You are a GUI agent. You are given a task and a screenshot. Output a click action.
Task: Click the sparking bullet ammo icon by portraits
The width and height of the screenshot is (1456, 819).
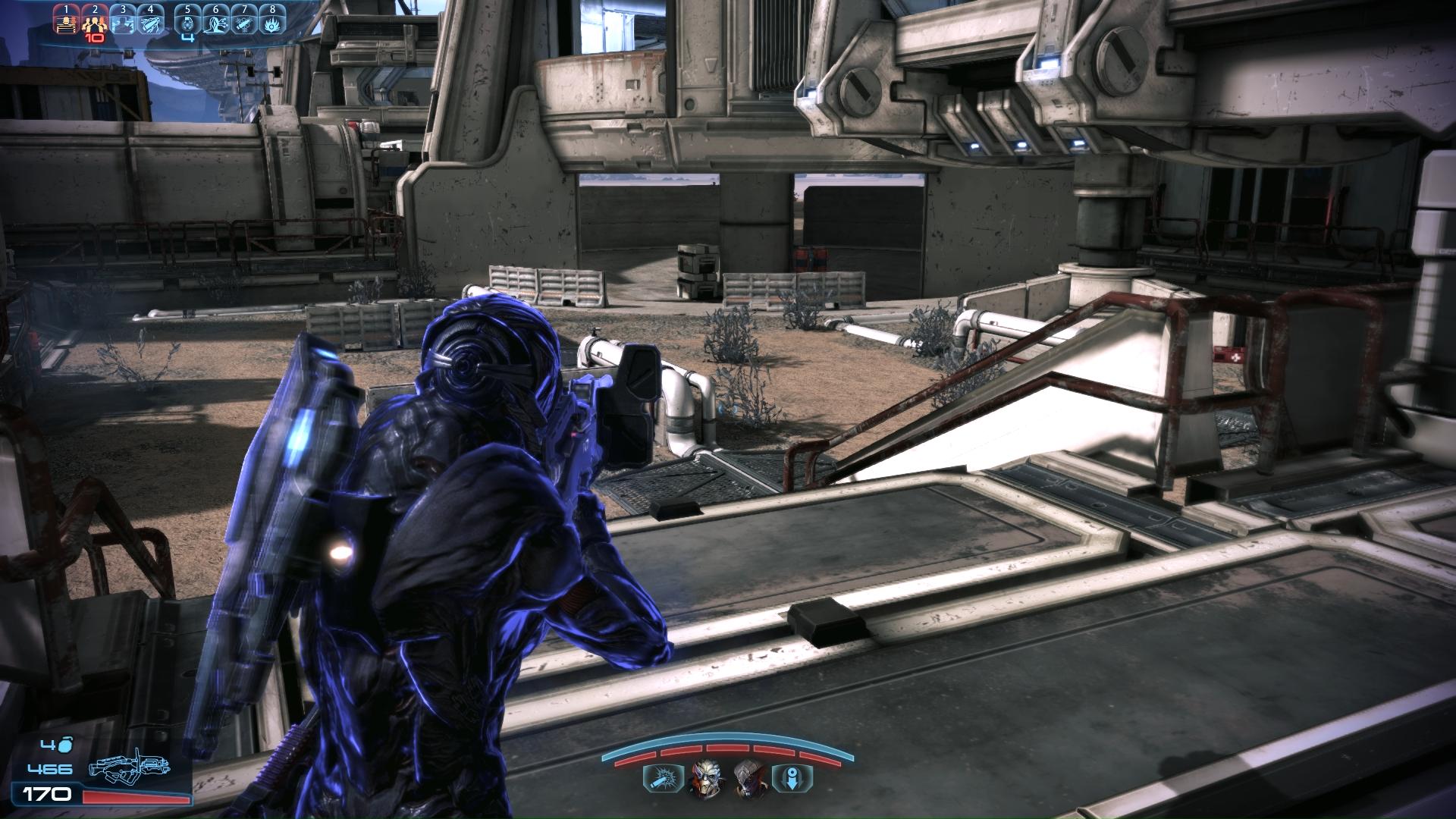point(663,778)
